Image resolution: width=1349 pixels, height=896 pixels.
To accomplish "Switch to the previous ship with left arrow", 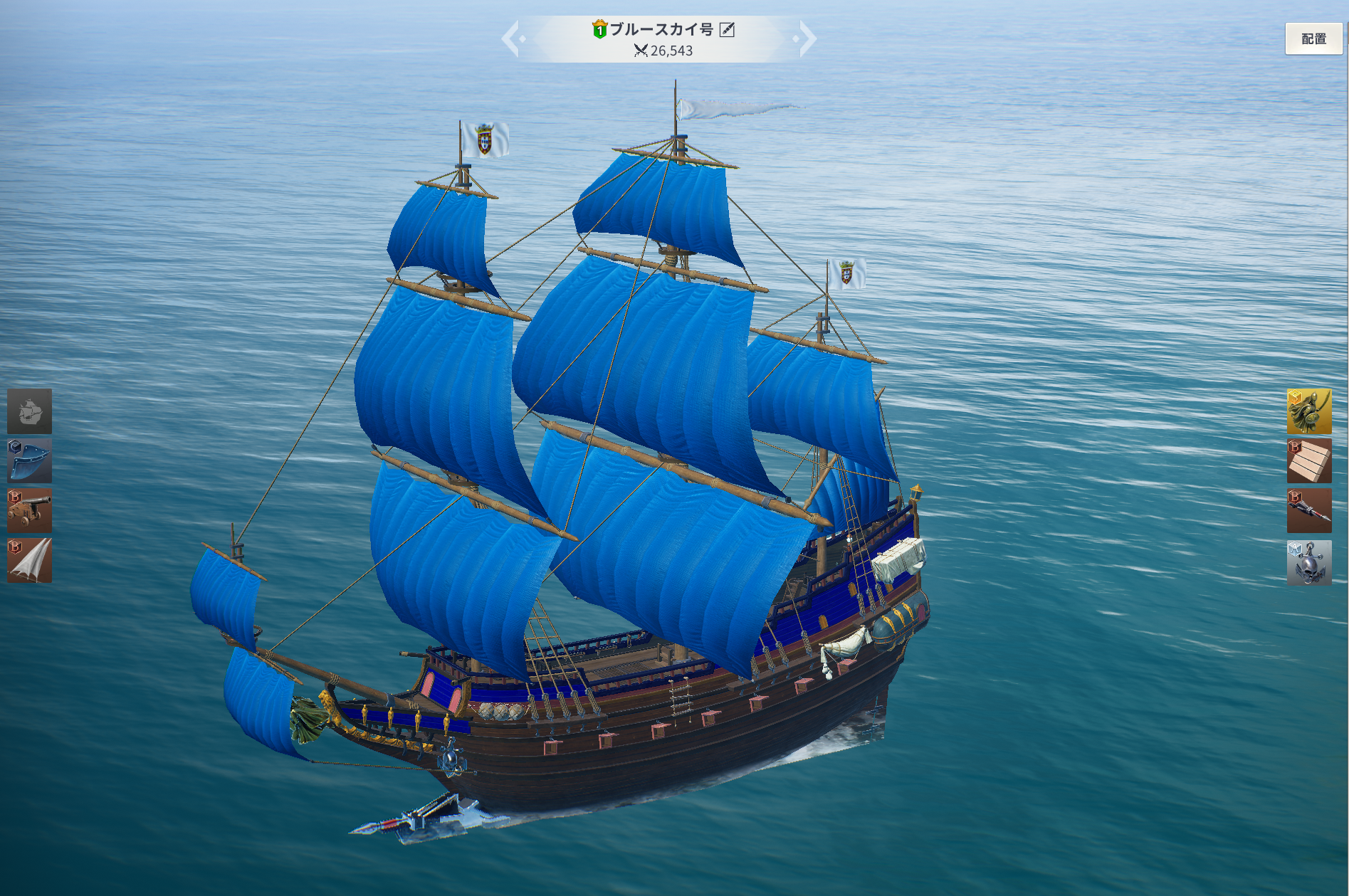I will pyautogui.click(x=511, y=38).
